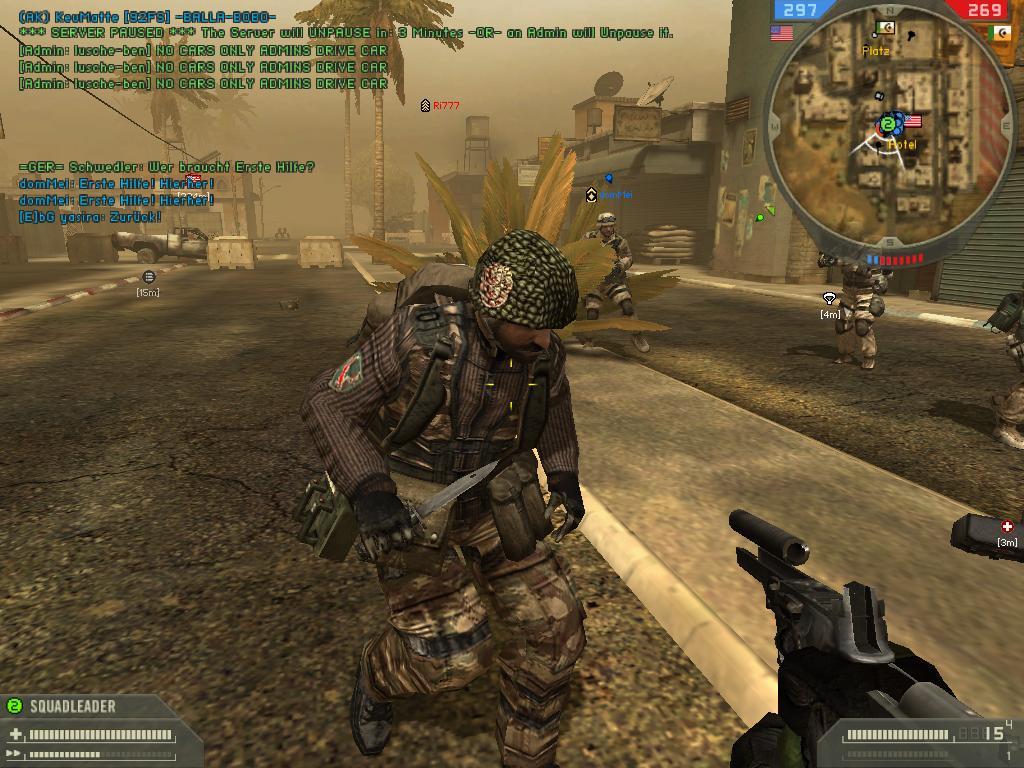The height and width of the screenshot is (768, 1024).
Task: Click the circular minimap
Action: click(888, 126)
